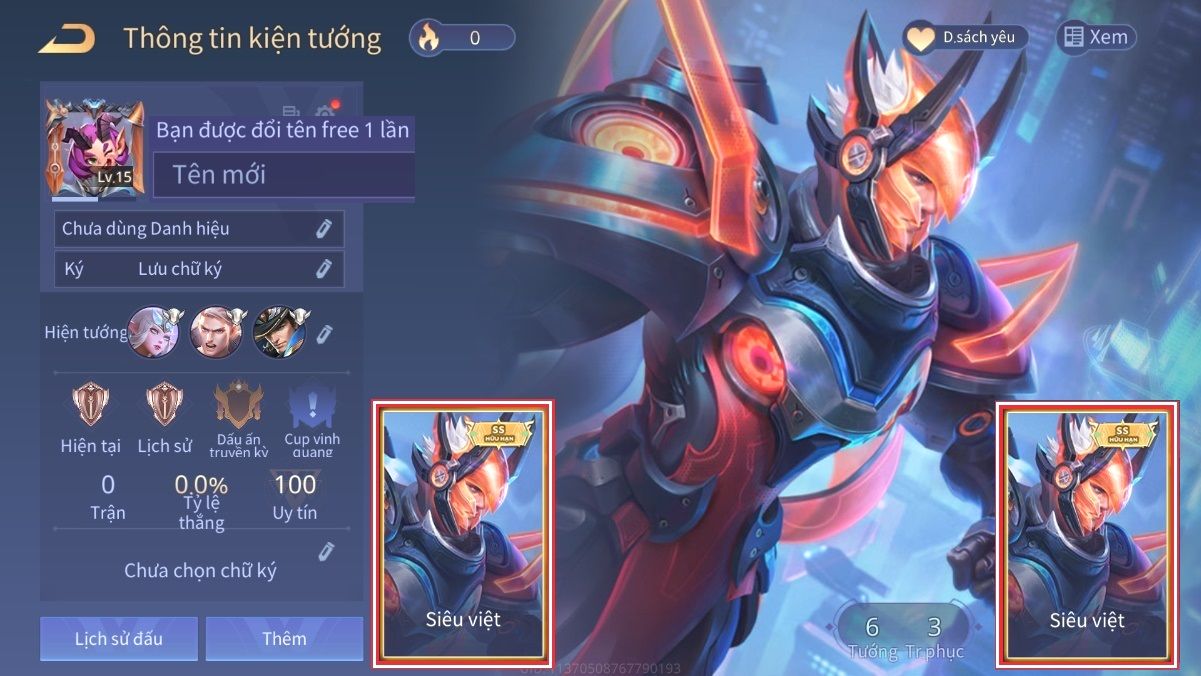The height and width of the screenshot is (676, 1201).
Task: Open the settings gear with red dot
Action: [325, 112]
